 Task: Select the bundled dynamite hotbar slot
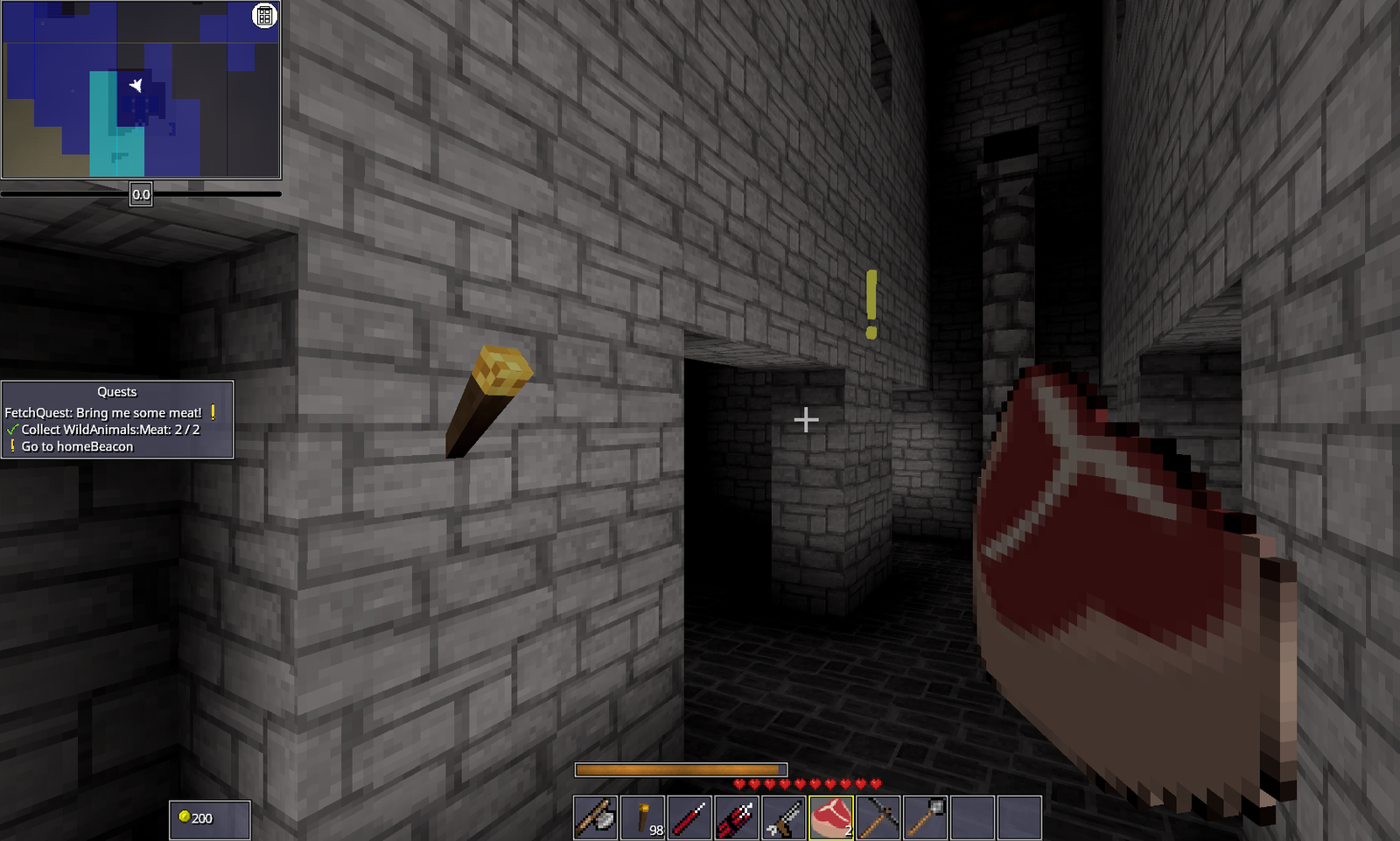(737, 818)
